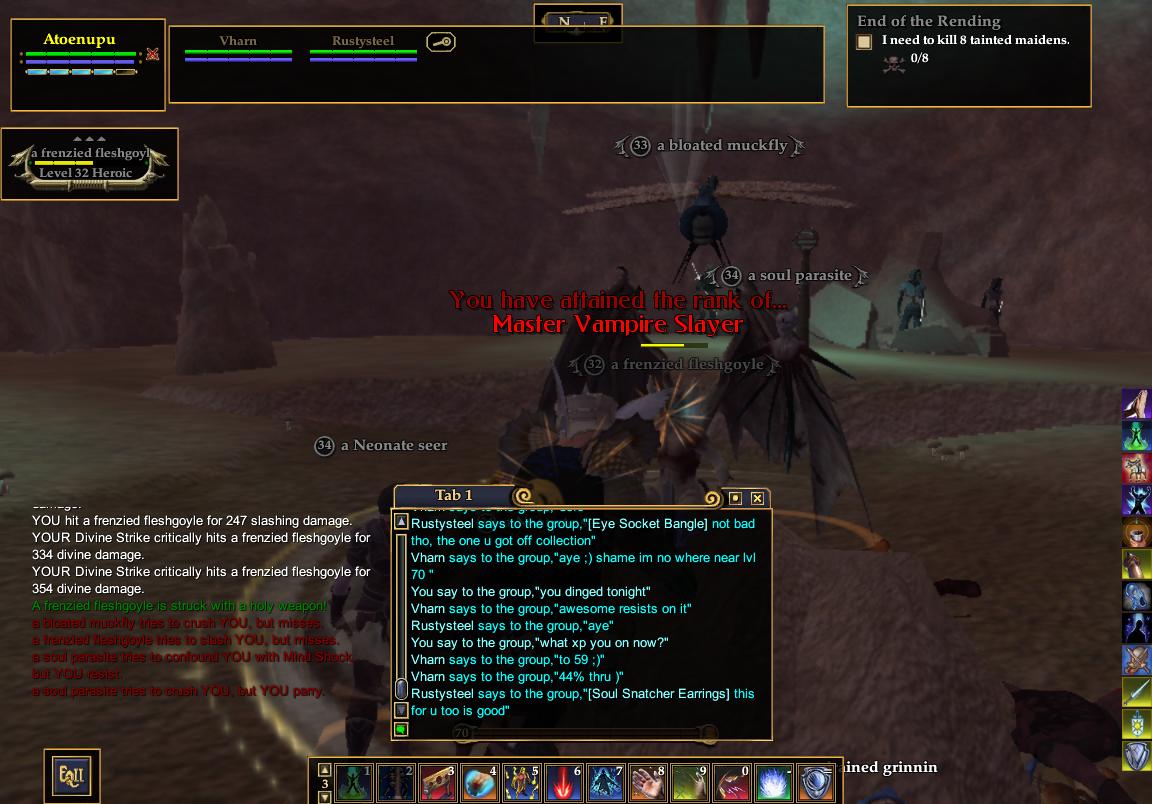Activate the red burst ability in slot 6
Viewport: 1152px width, 804px height.
click(x=563, y=783)
